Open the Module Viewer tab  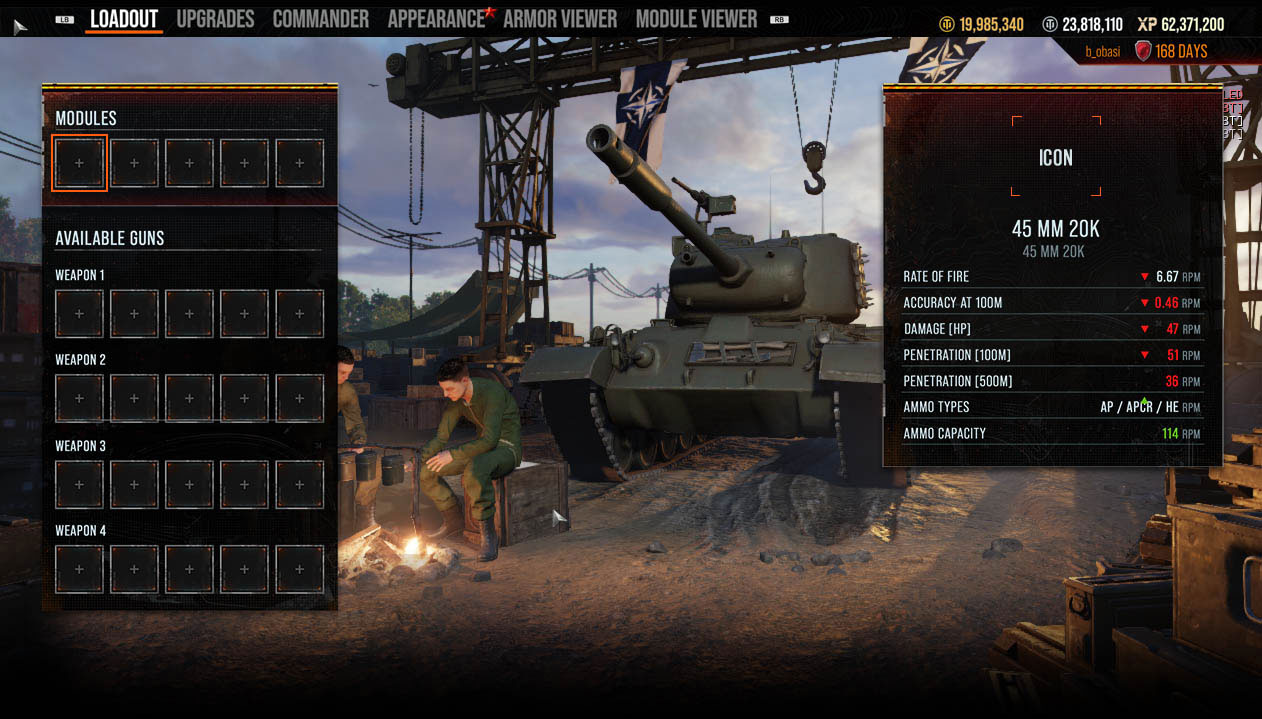(696, 19)
